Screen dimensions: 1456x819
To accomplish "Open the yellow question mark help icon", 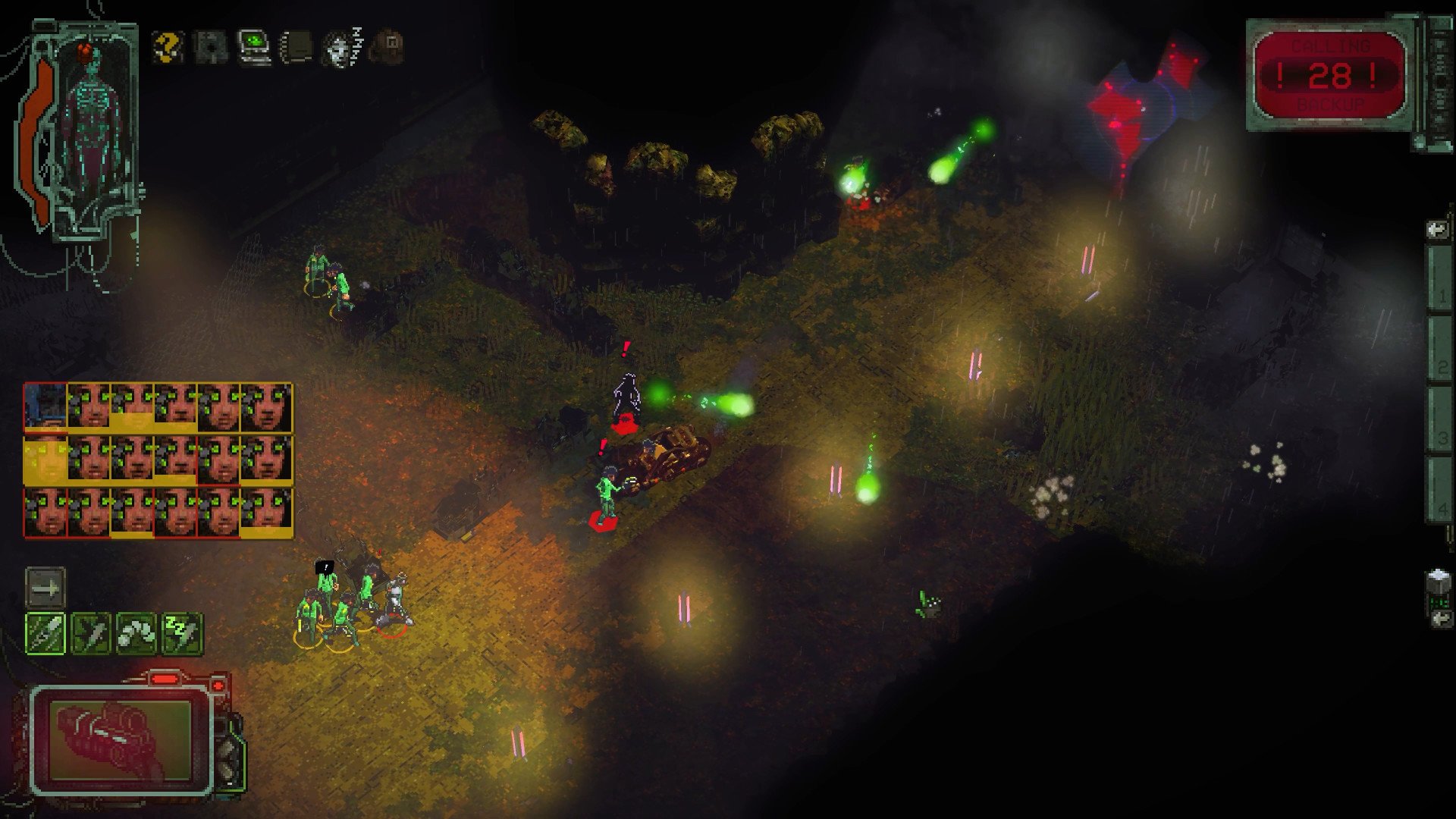I will point(168,47).
